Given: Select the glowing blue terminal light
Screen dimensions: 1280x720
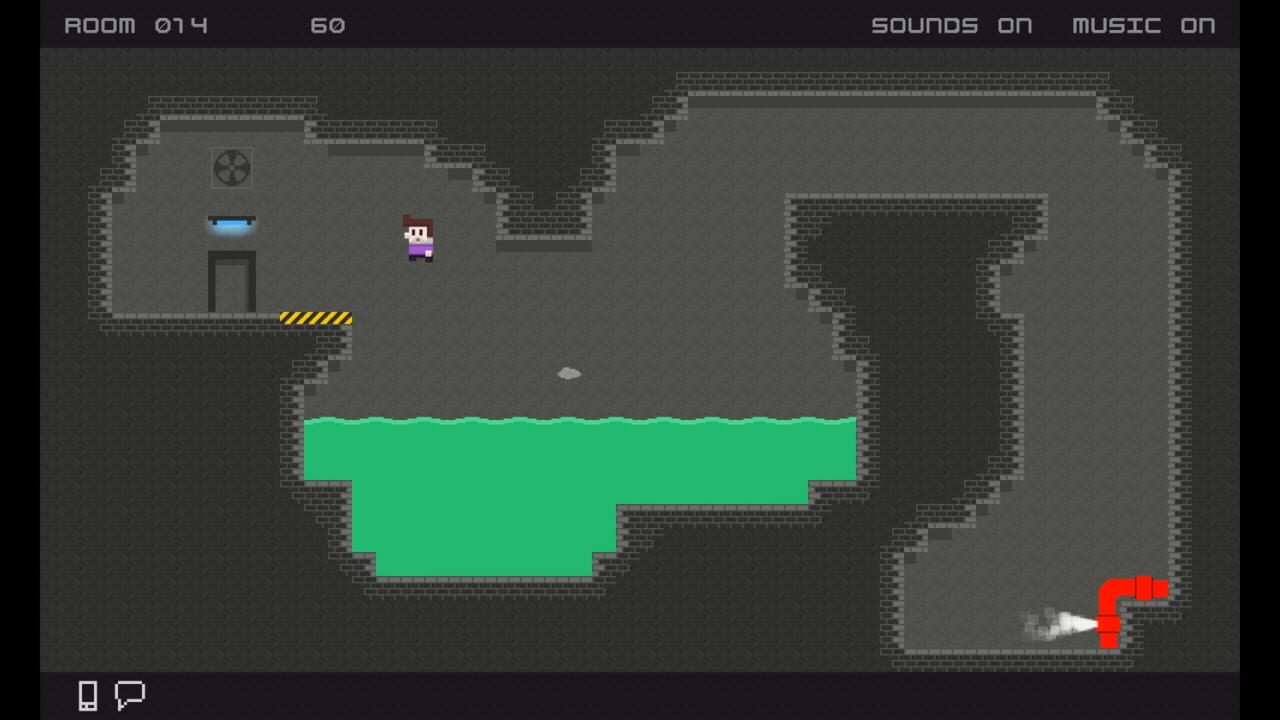Looking at the screenshot, I should tap(233, 222).
